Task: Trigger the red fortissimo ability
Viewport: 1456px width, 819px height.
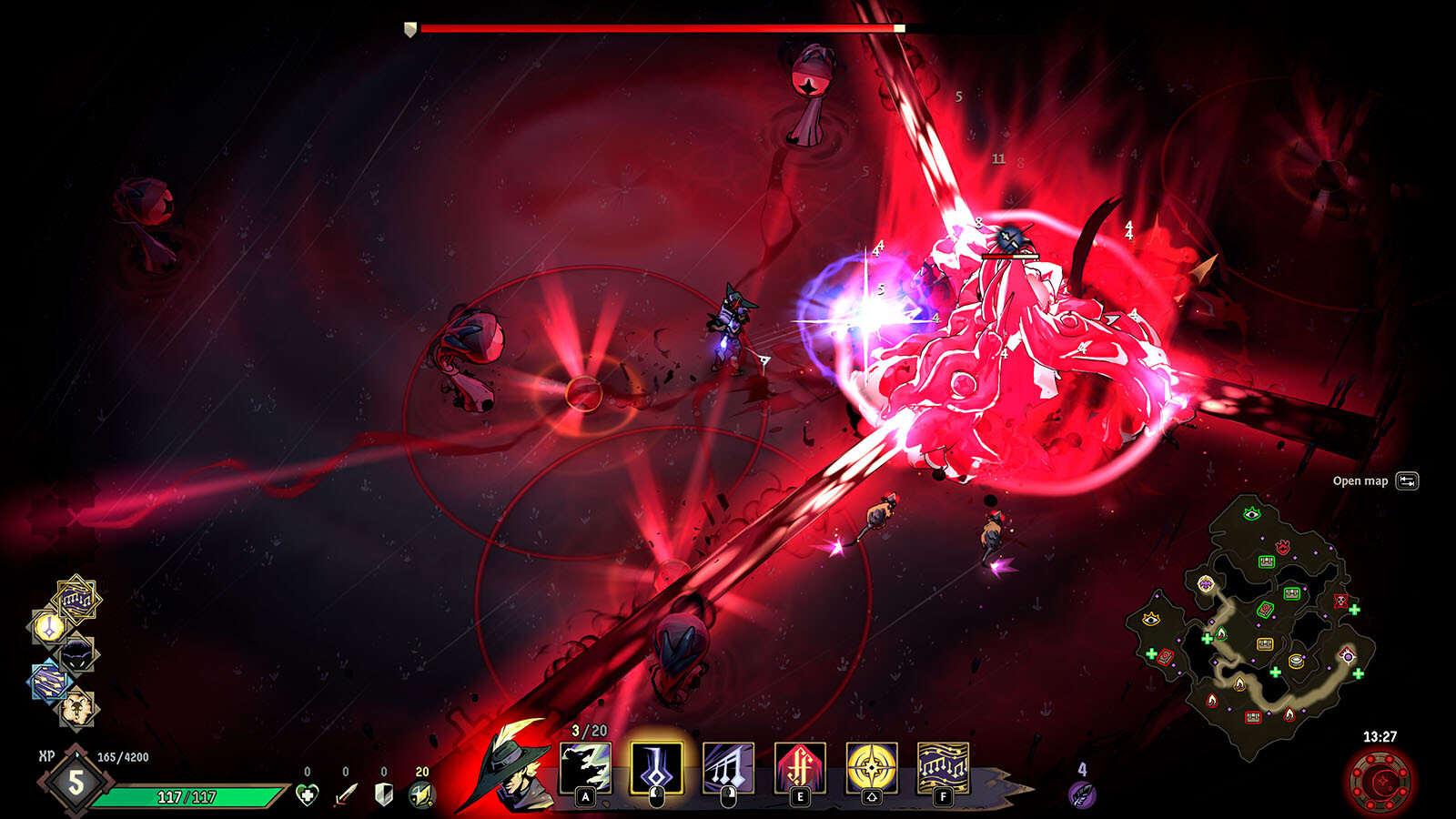Action: point(800,768)
